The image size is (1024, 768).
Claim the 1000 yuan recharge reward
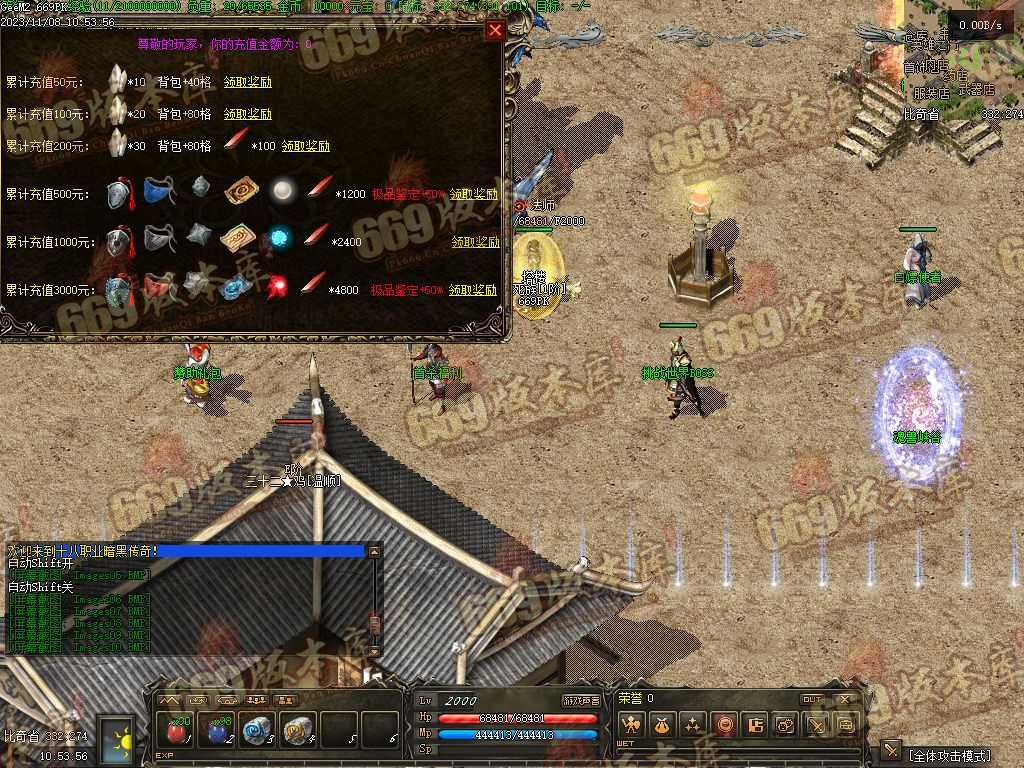pos(475,242)
